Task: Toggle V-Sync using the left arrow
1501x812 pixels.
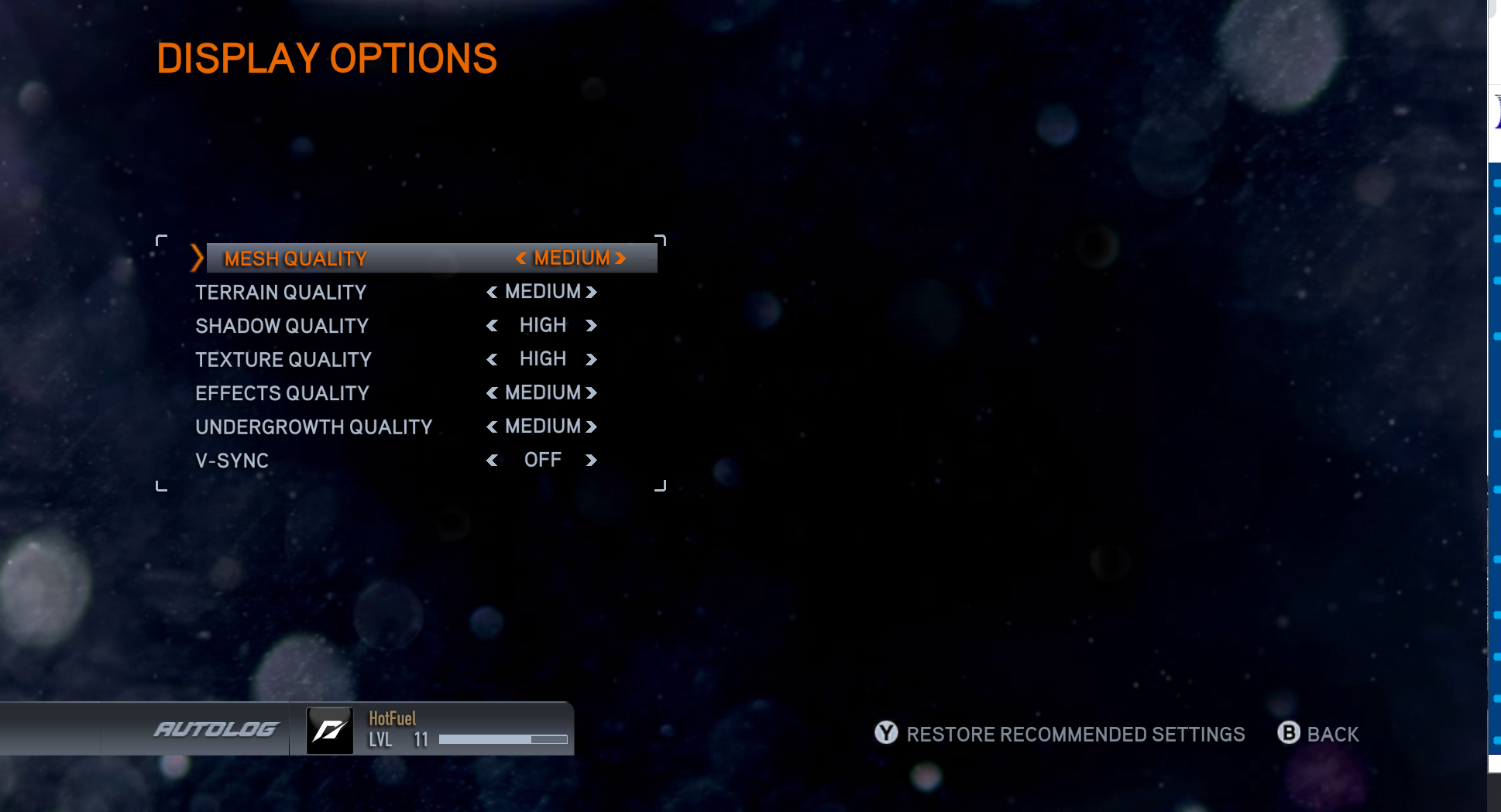Action: (493, 460)
